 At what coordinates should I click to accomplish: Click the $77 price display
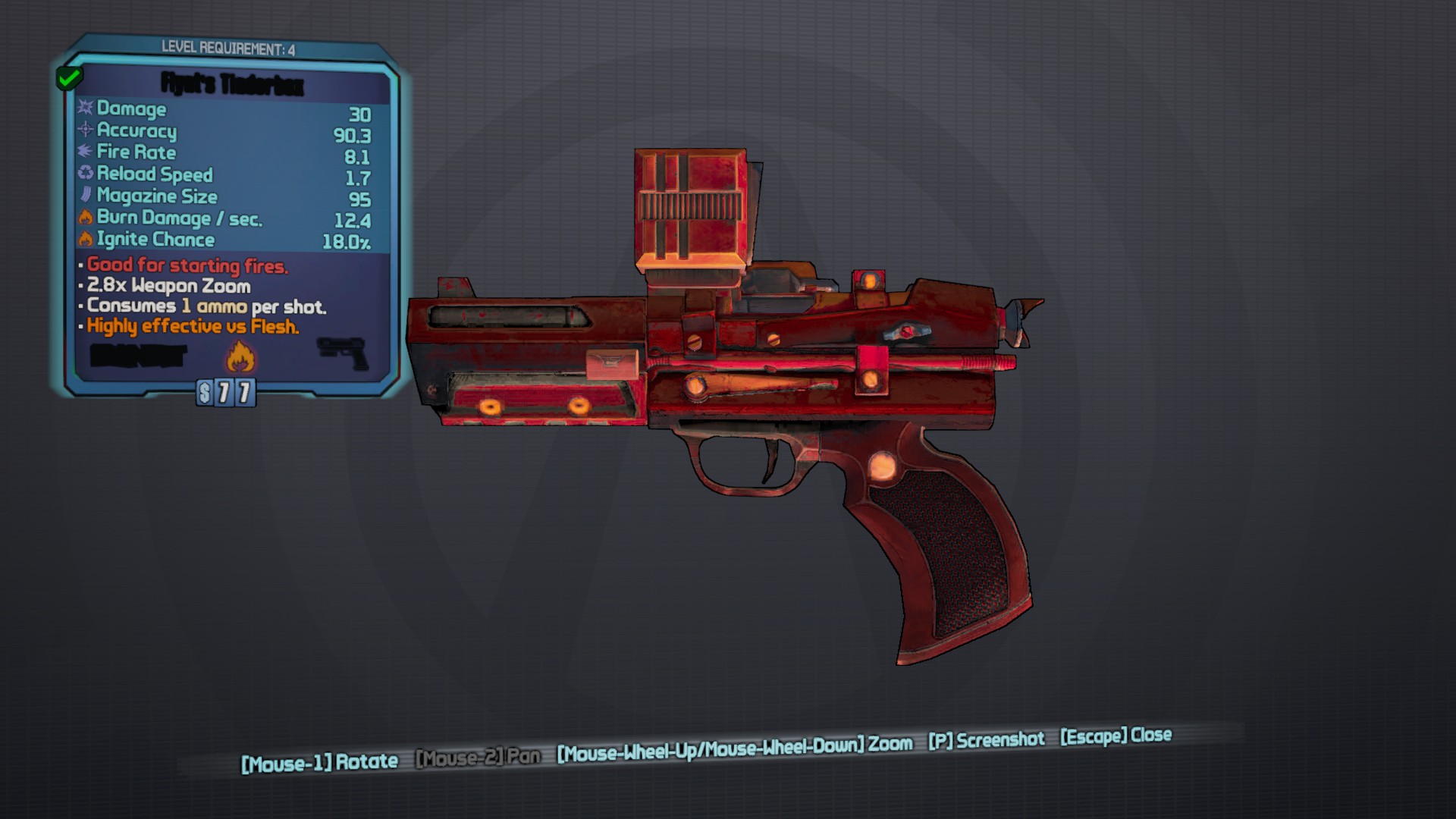pyautogui.click(x=225, y=392)
